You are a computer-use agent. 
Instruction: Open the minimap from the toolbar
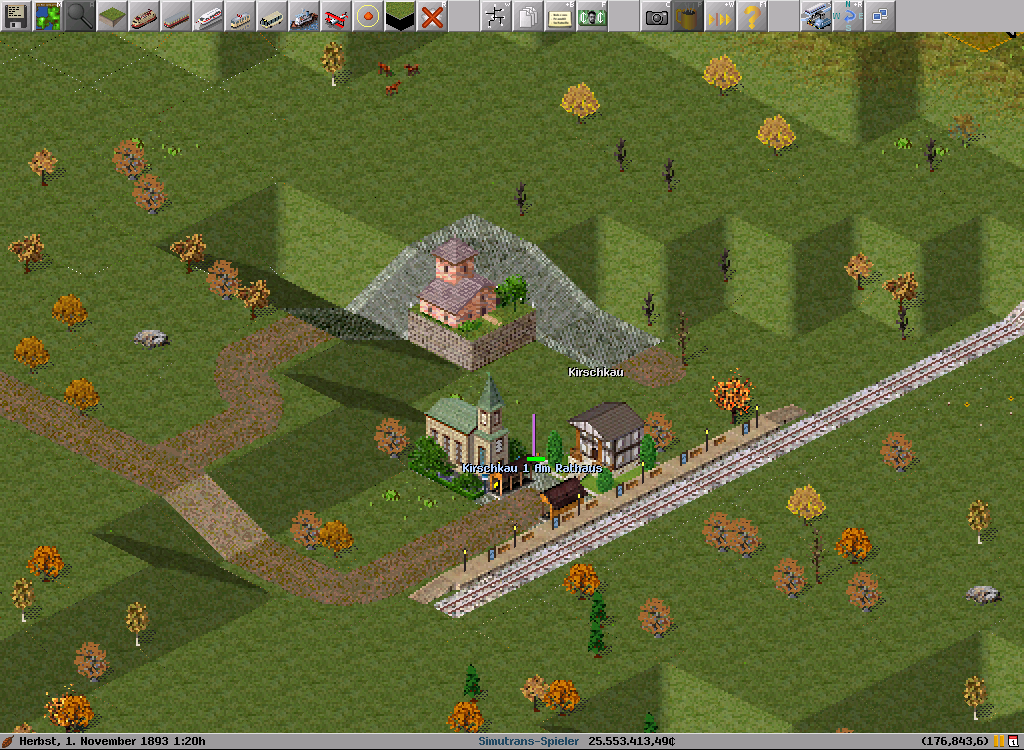(48, 16)
